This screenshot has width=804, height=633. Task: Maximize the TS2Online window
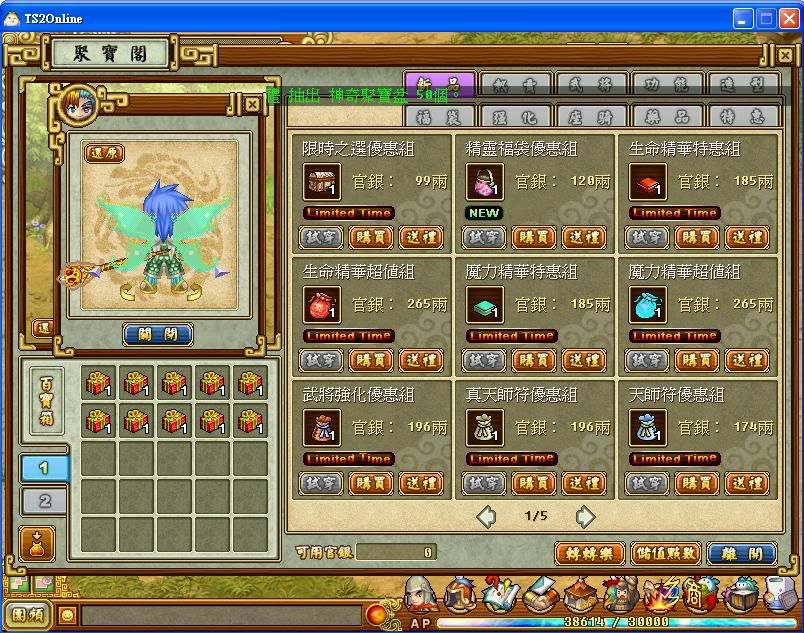766,18
